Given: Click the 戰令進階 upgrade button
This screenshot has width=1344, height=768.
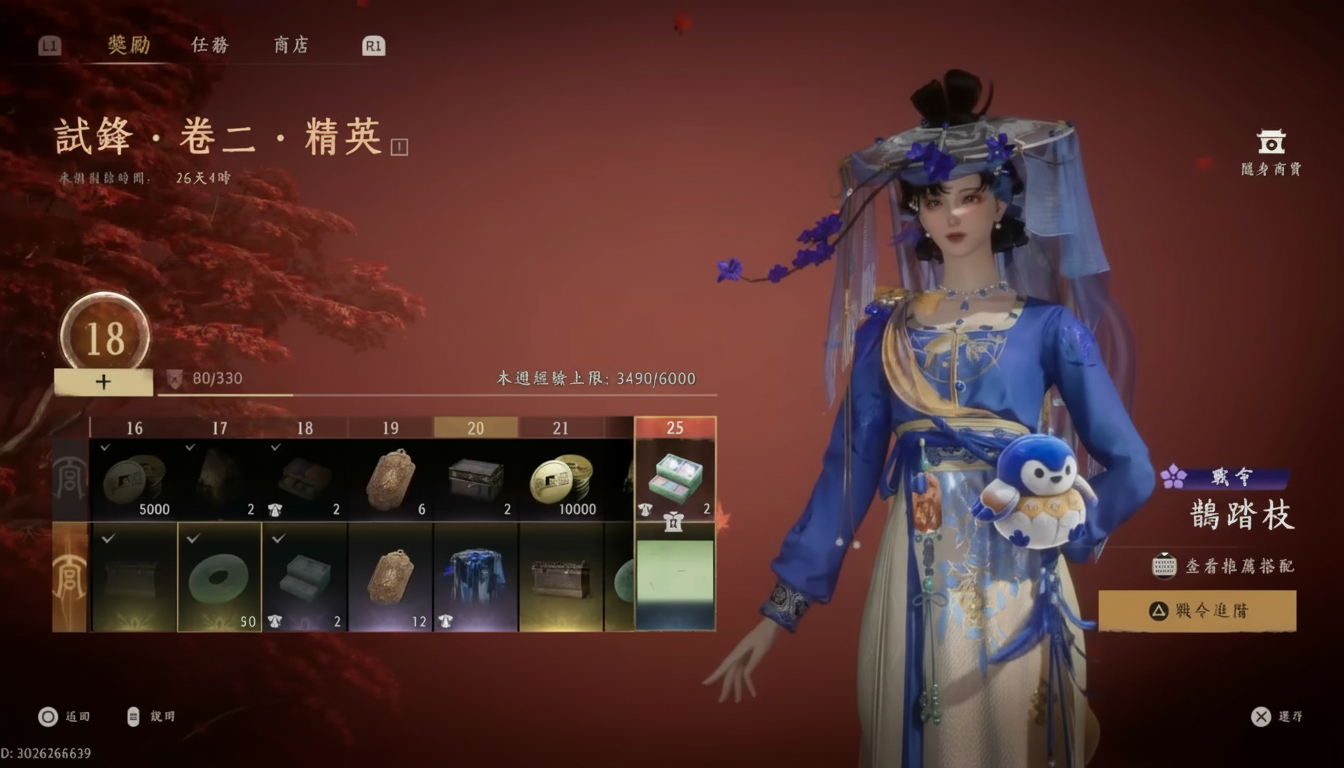Looking at the screenshot, I should (1197, 610).
